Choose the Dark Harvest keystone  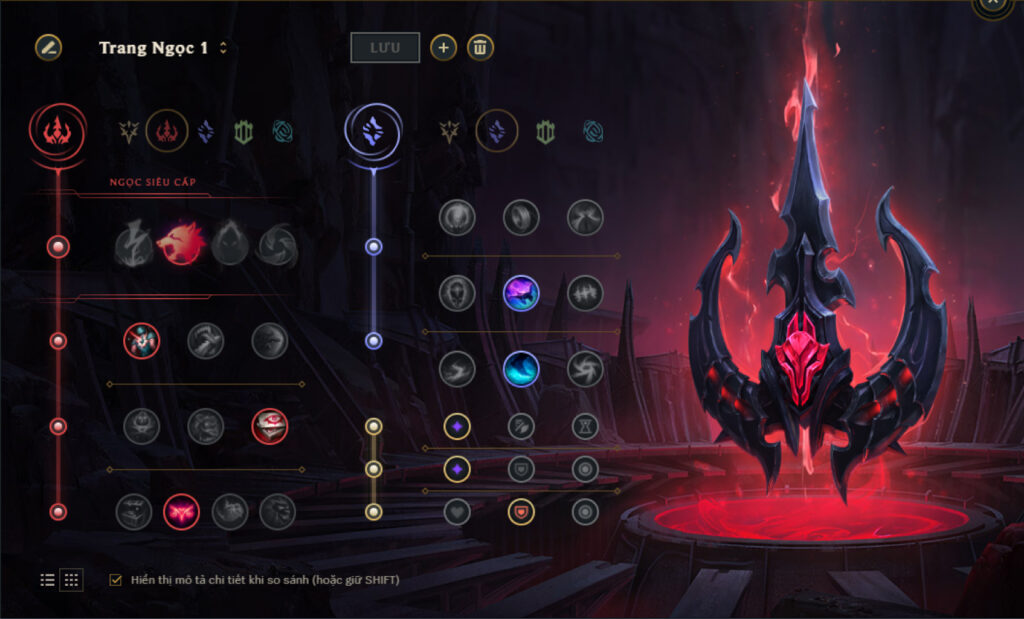[x=228, y=243]
